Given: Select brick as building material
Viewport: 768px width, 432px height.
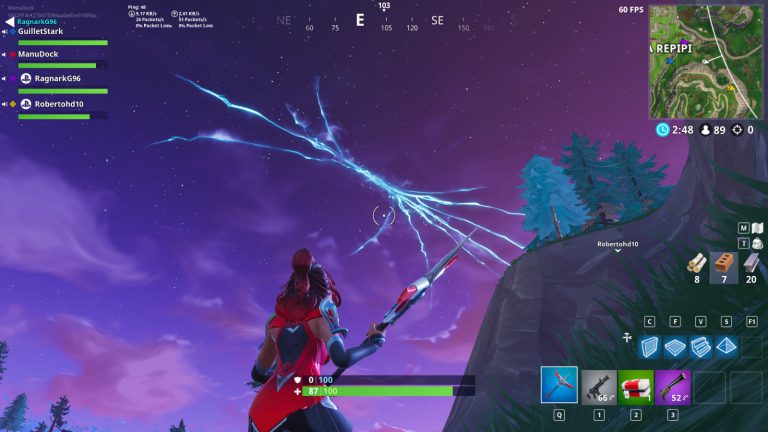Looking at the screenshot, I should pyautogui.click(x=723, y=263).
